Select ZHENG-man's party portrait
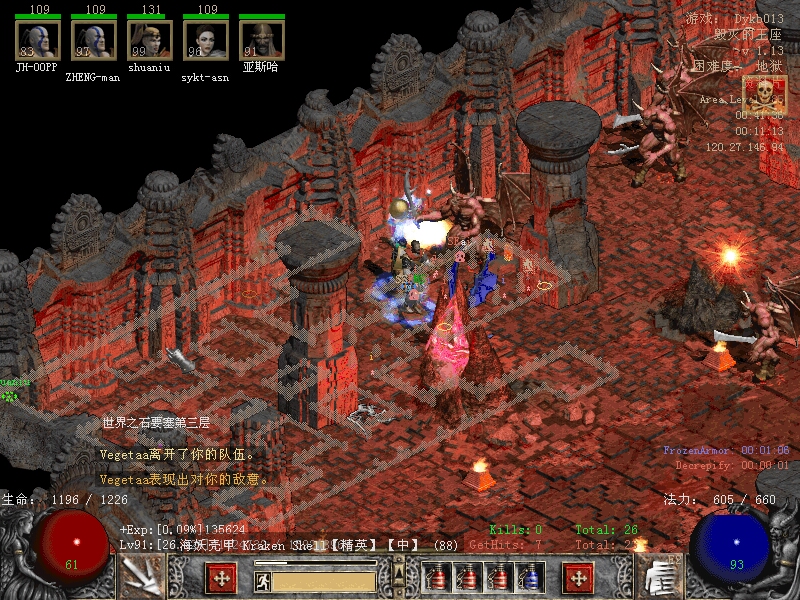This screenshot has width=800, height=600. [93, 41]
